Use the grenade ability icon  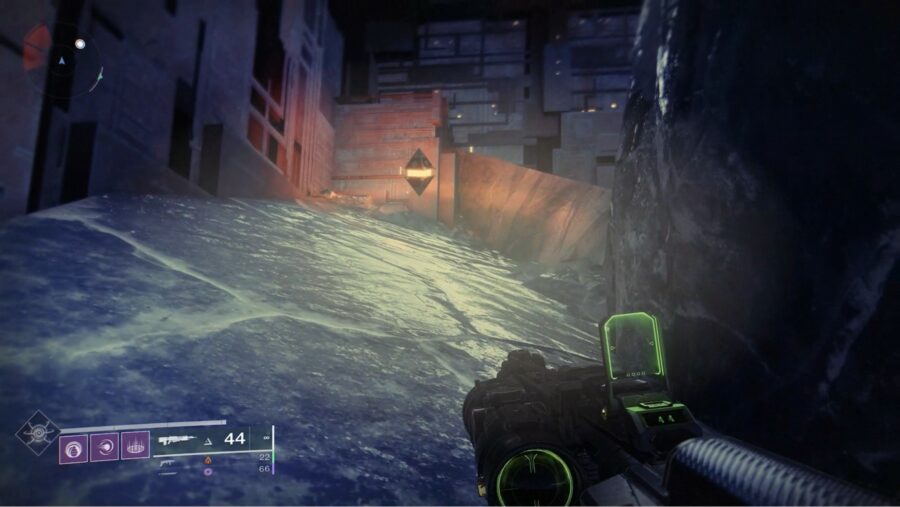73,446
